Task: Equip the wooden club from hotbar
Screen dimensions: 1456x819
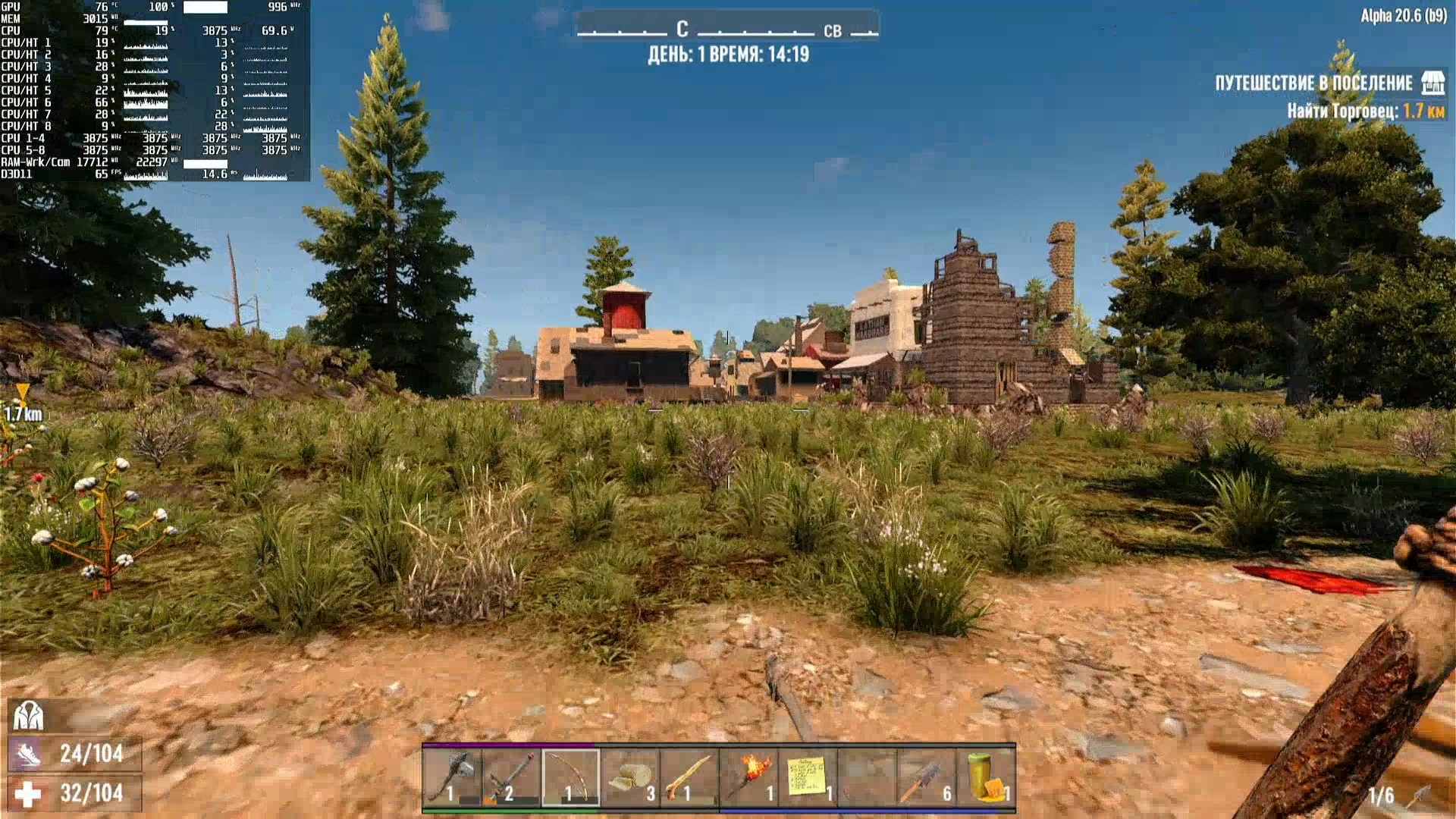Action: pyautogui.click(x=689, y=777)
